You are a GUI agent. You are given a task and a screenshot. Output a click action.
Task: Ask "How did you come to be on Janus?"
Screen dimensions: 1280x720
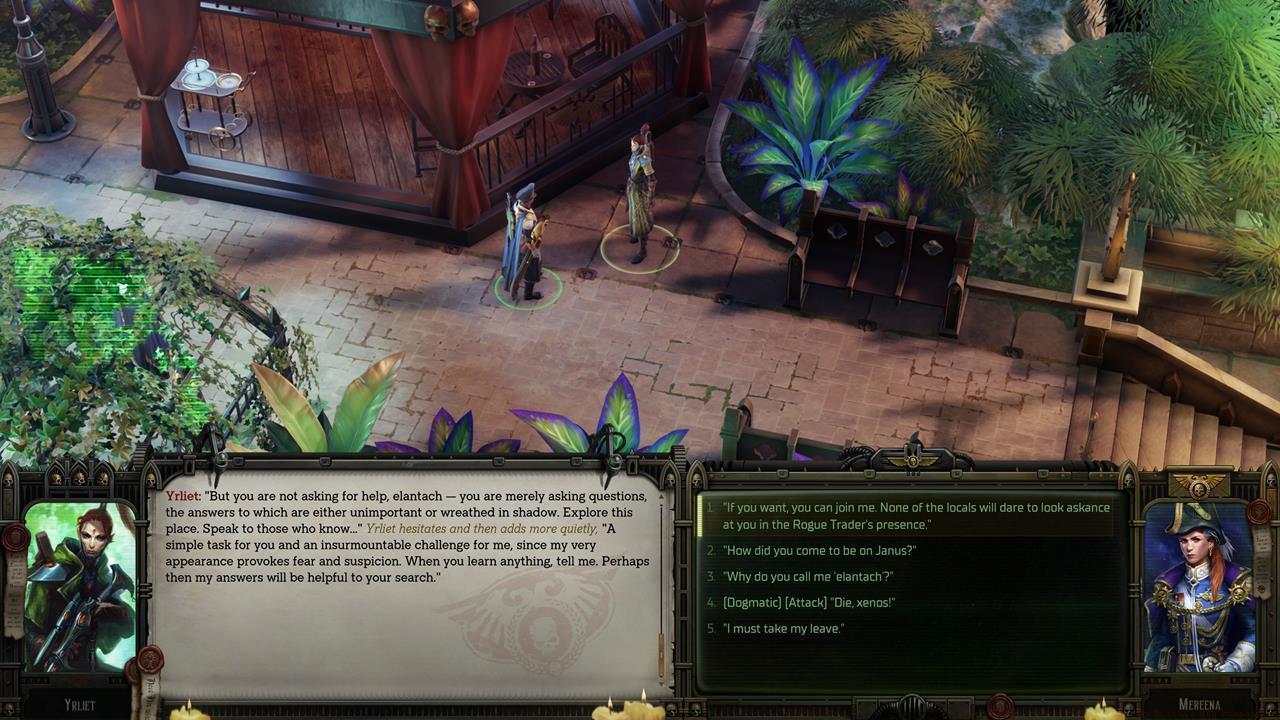tap(819, 550)
